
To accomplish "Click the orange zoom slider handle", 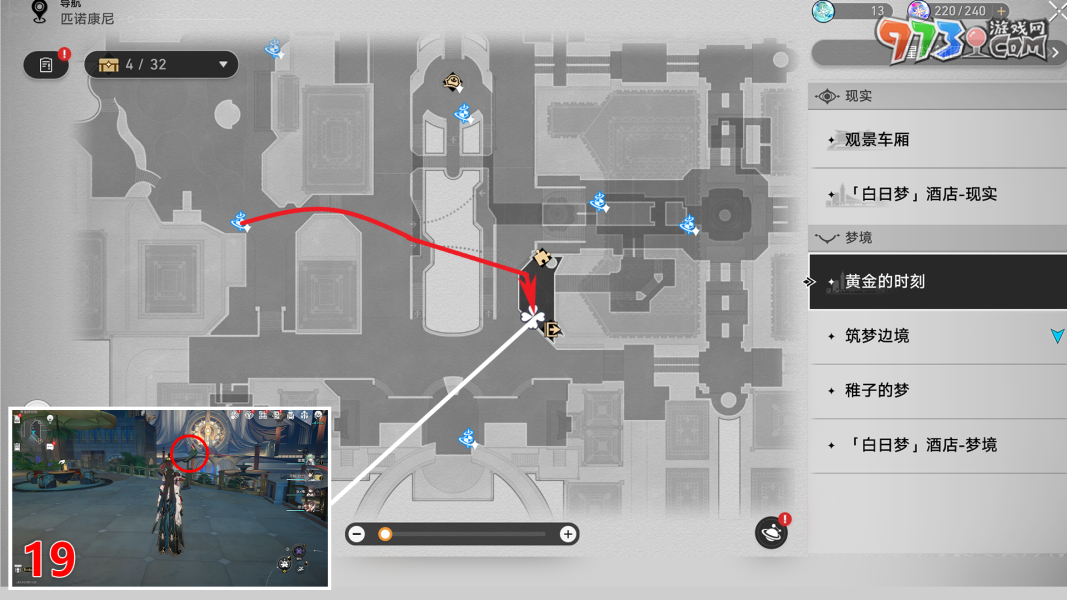I will pos(385,534).
